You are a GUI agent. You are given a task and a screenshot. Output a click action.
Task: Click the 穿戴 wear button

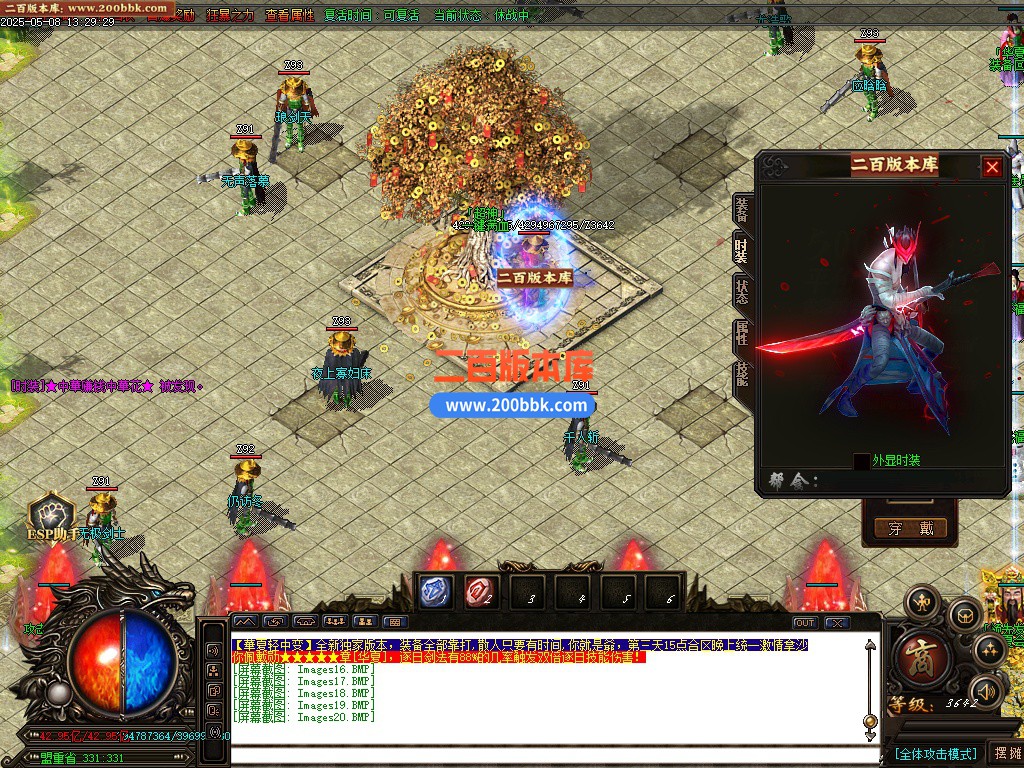click(909, 528)
